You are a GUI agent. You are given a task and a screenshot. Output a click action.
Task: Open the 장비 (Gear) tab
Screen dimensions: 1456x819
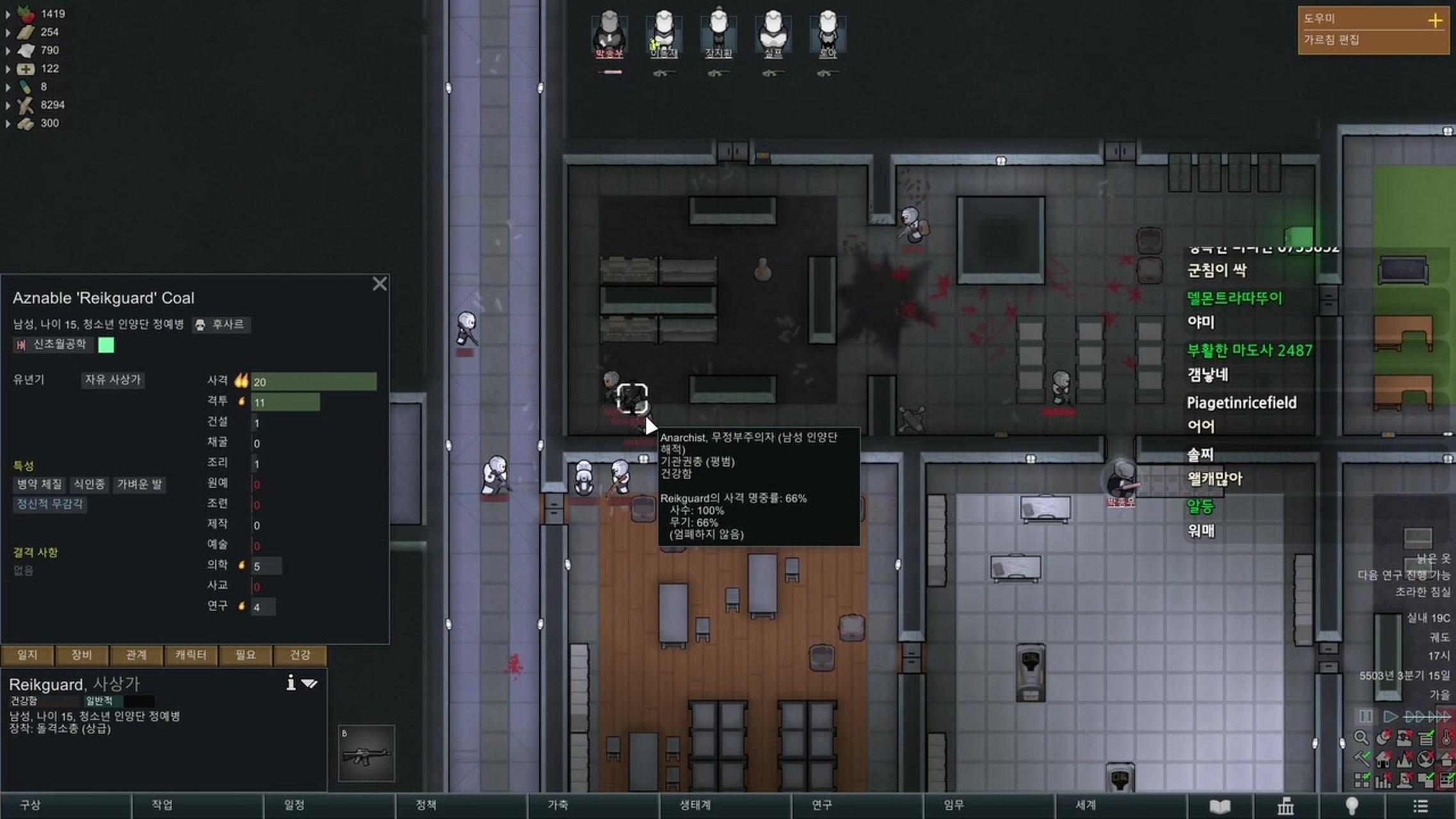tap(81, 655)
